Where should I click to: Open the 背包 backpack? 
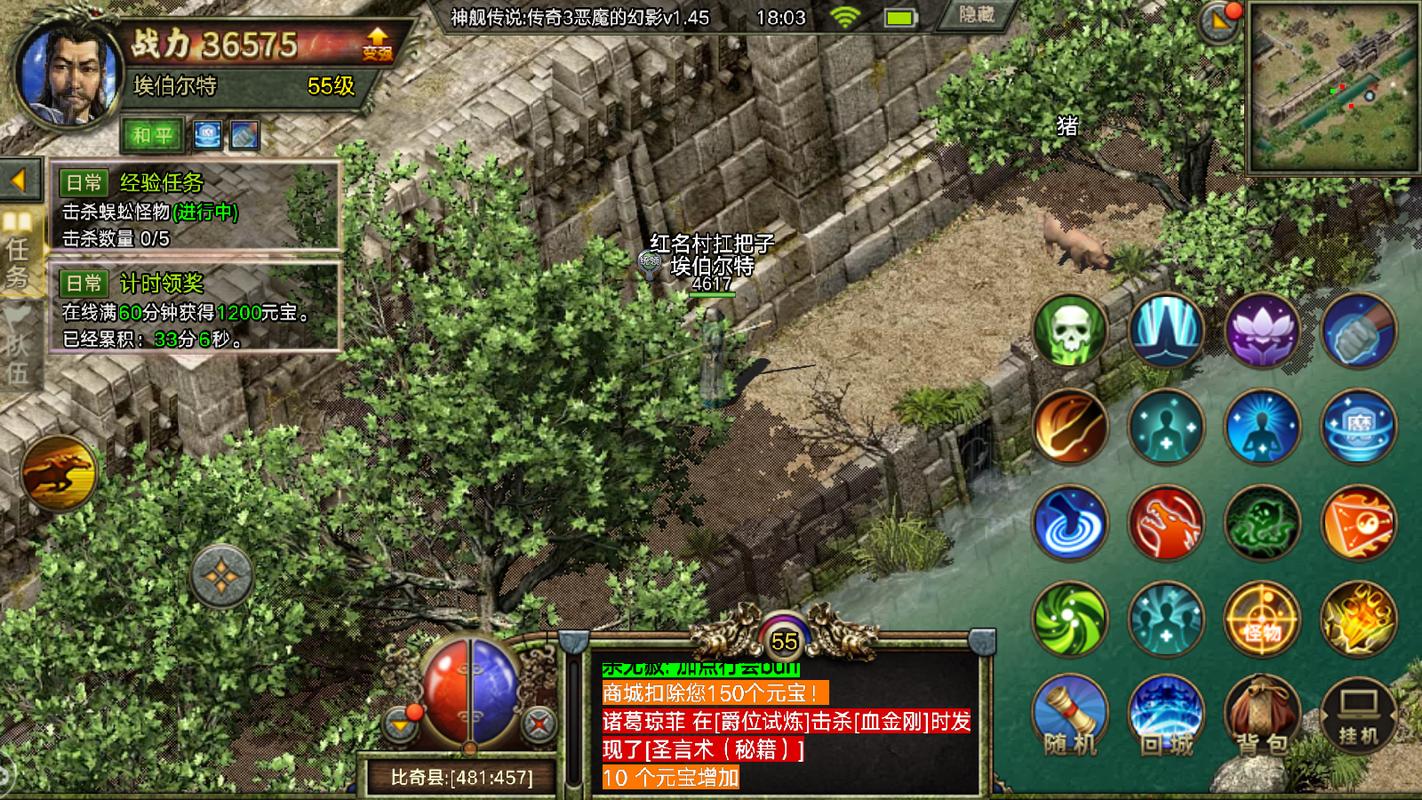click(1262, 712)
